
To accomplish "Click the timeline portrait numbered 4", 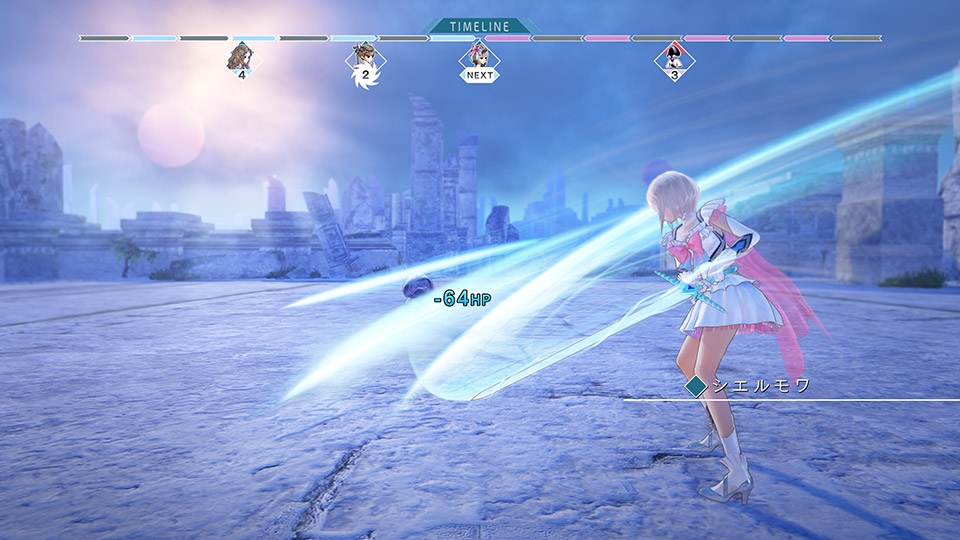I will click(x=241, y=58).
